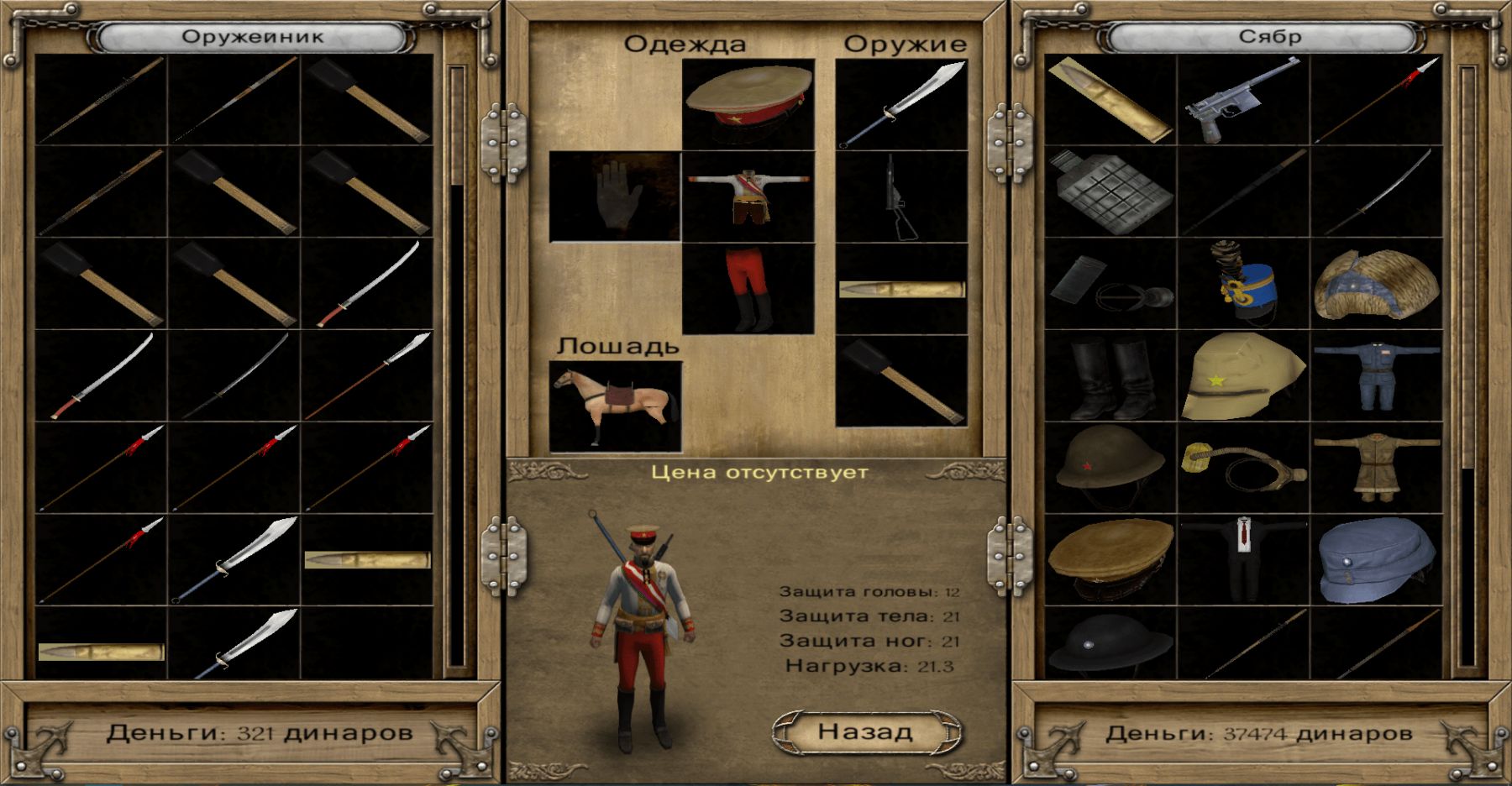Select the equipped white uniform tunic

pyautogui.click(x=748, y=196)
